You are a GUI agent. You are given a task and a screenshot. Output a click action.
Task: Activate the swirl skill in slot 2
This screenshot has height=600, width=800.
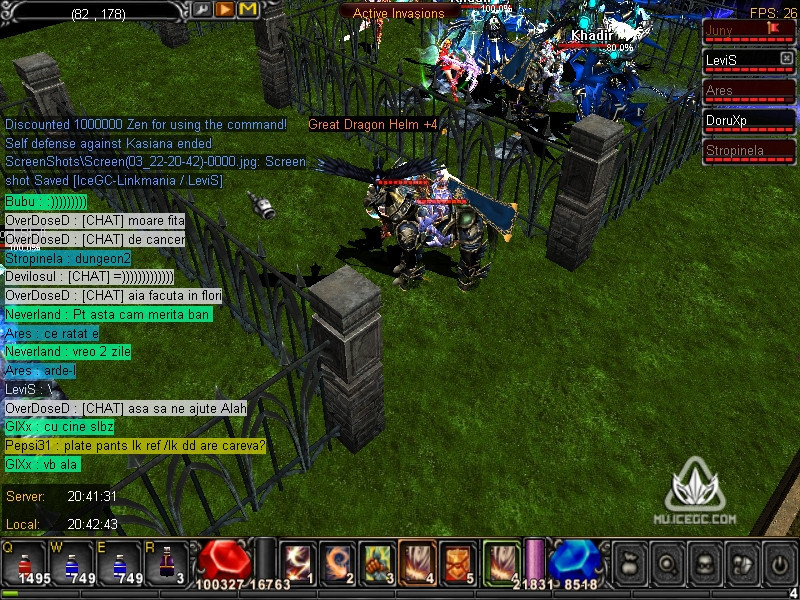tap(336, 561)
